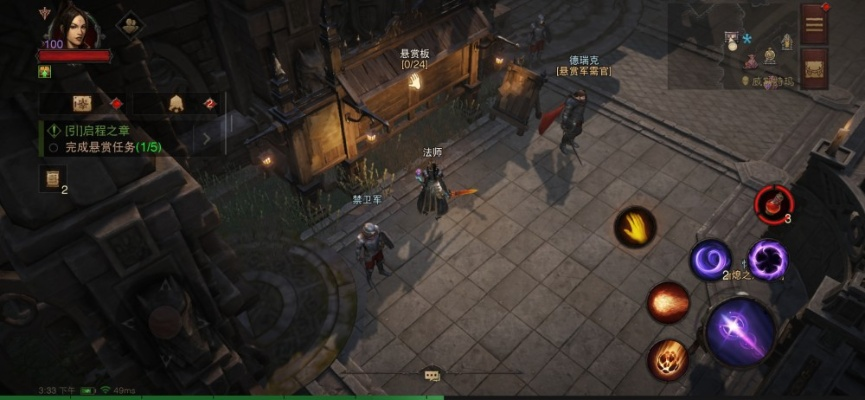The image size is (865, 400).
Task: Expand the quest tracker arrow
Action: 207,138
